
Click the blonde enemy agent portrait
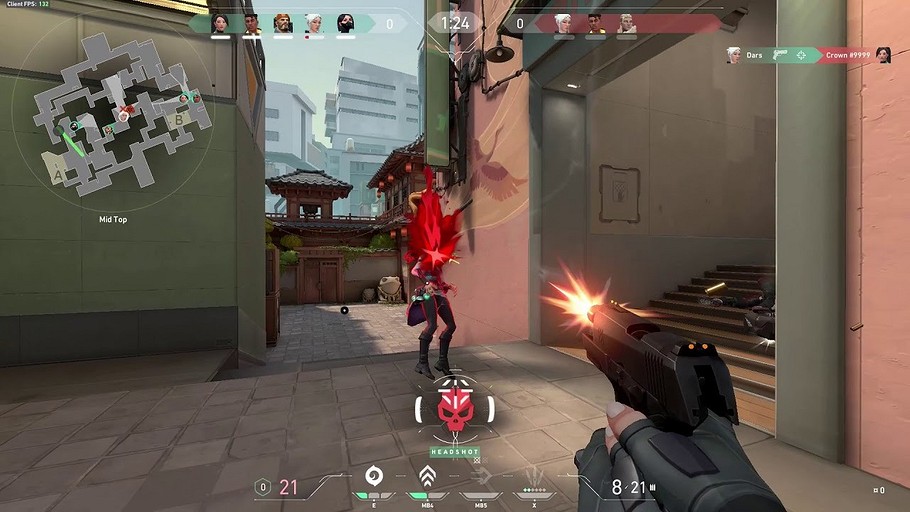(626, 23)
